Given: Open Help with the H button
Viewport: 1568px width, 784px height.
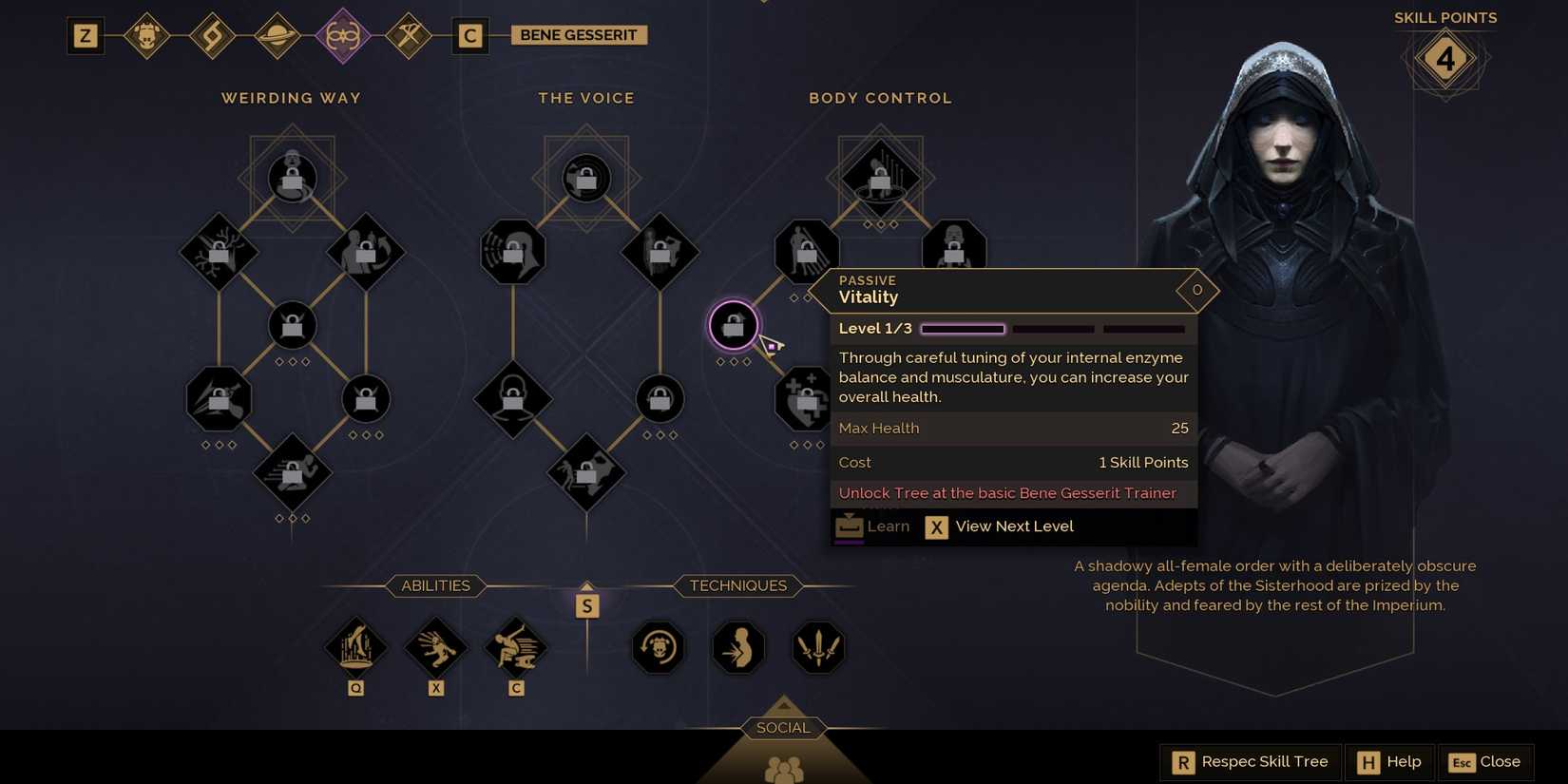Looking at the screenshot, I should [1389, 761].
